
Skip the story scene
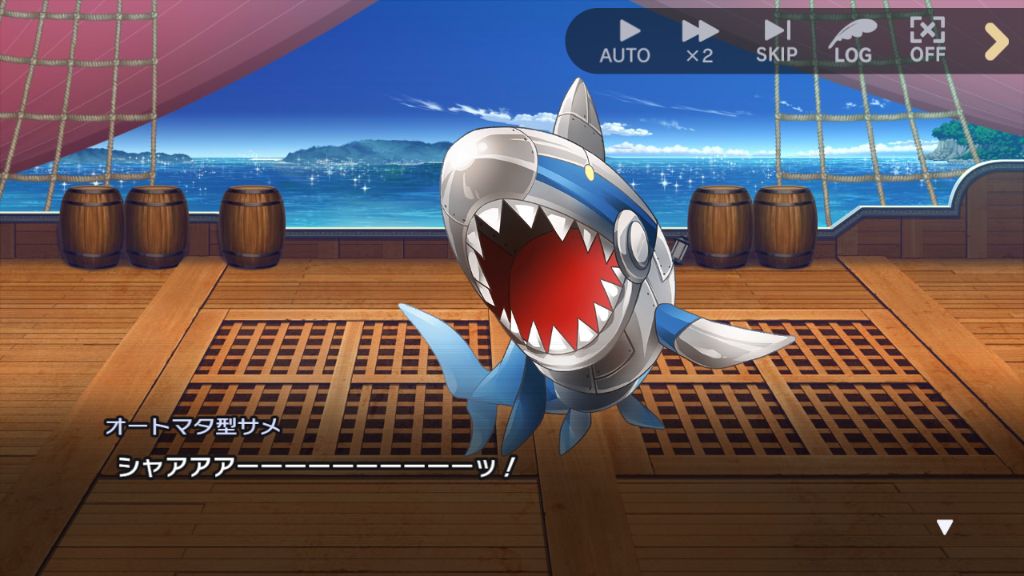click(776, 41)
